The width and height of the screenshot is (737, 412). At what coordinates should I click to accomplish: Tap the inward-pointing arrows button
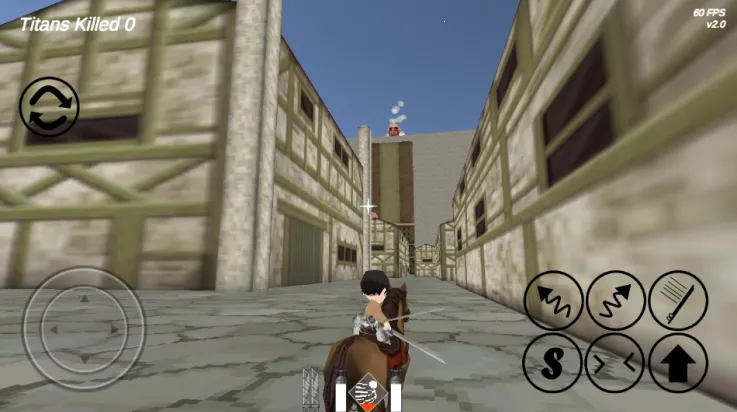[616, 363]
